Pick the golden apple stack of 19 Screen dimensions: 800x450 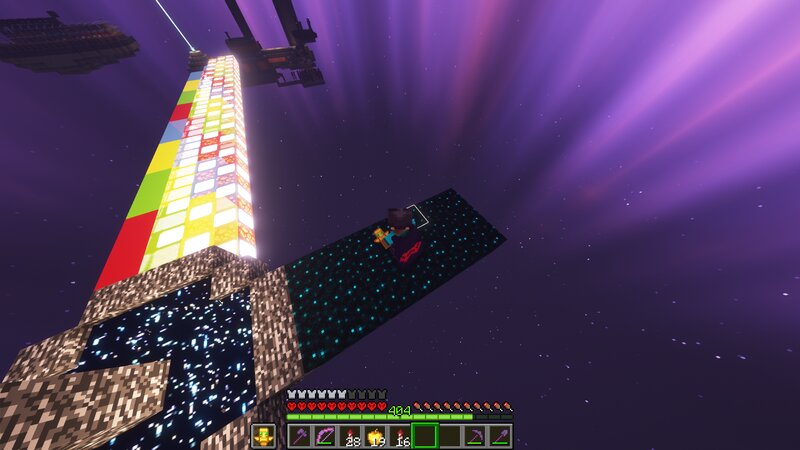pyautogui.click(x=374, y=436)
